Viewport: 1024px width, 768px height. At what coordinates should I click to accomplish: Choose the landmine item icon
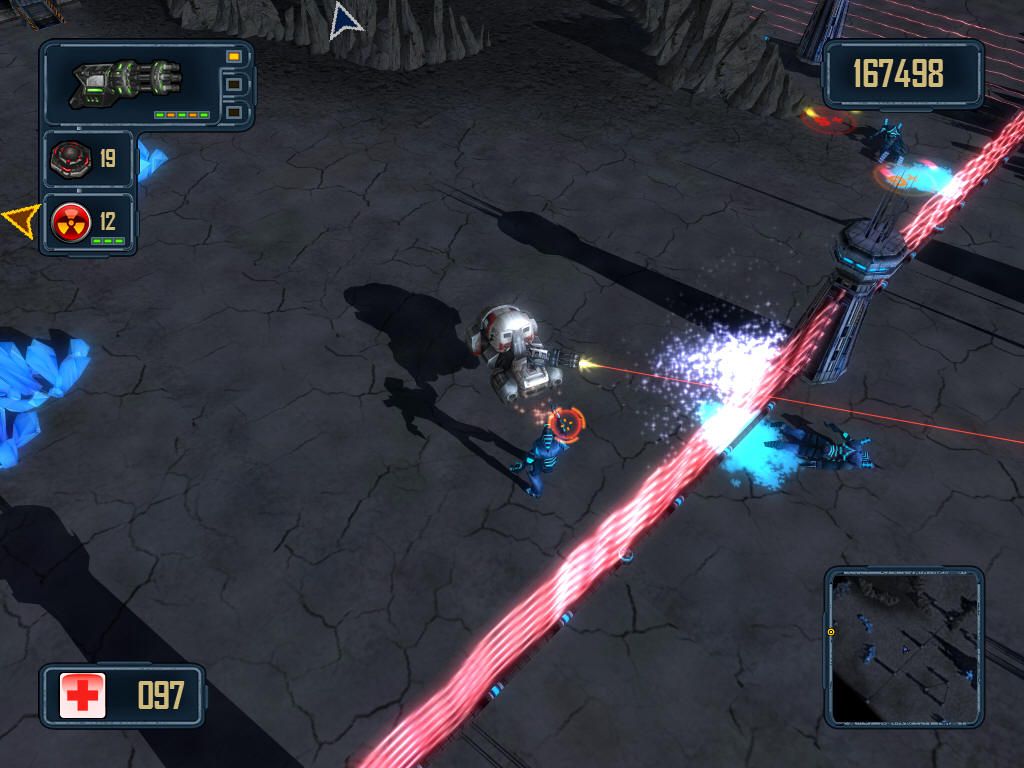click(72, 158)
